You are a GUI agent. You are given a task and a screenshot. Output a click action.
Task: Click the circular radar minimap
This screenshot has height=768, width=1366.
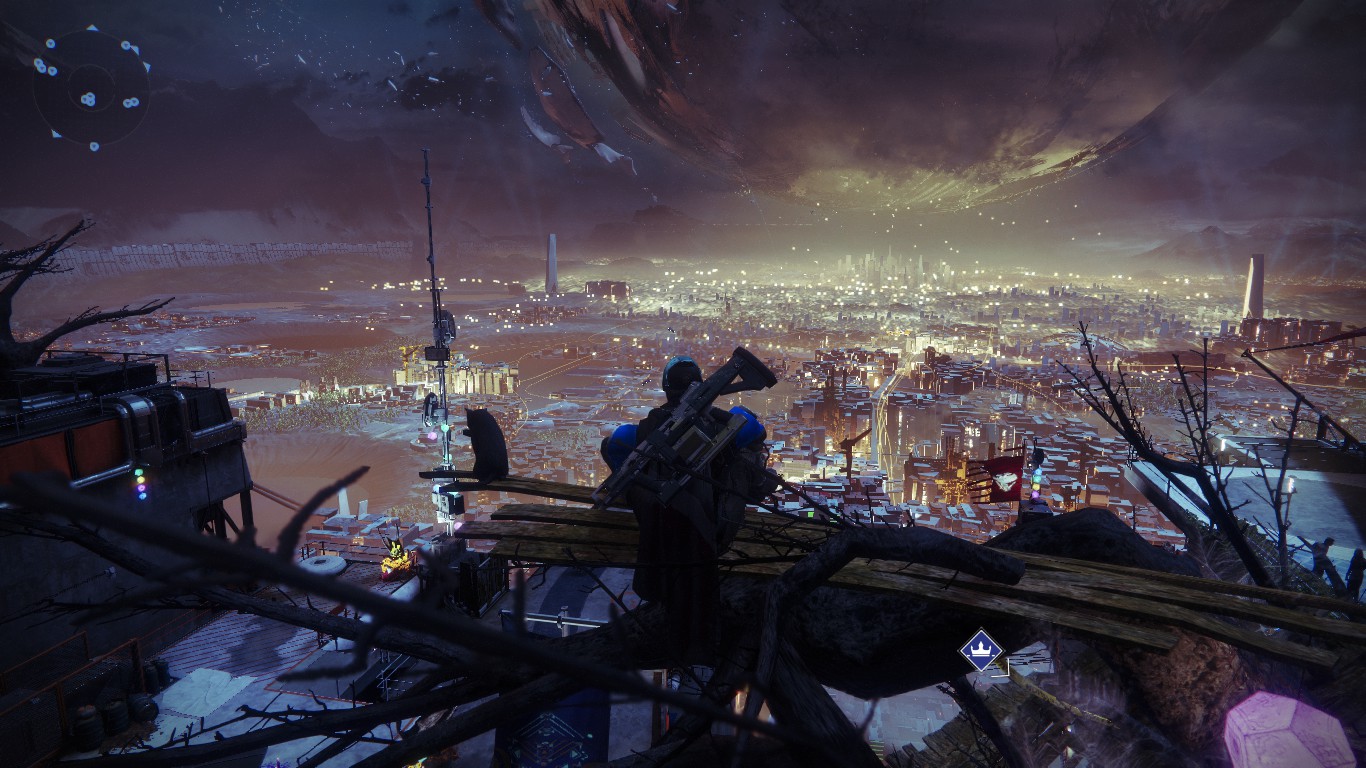point(90,88)
